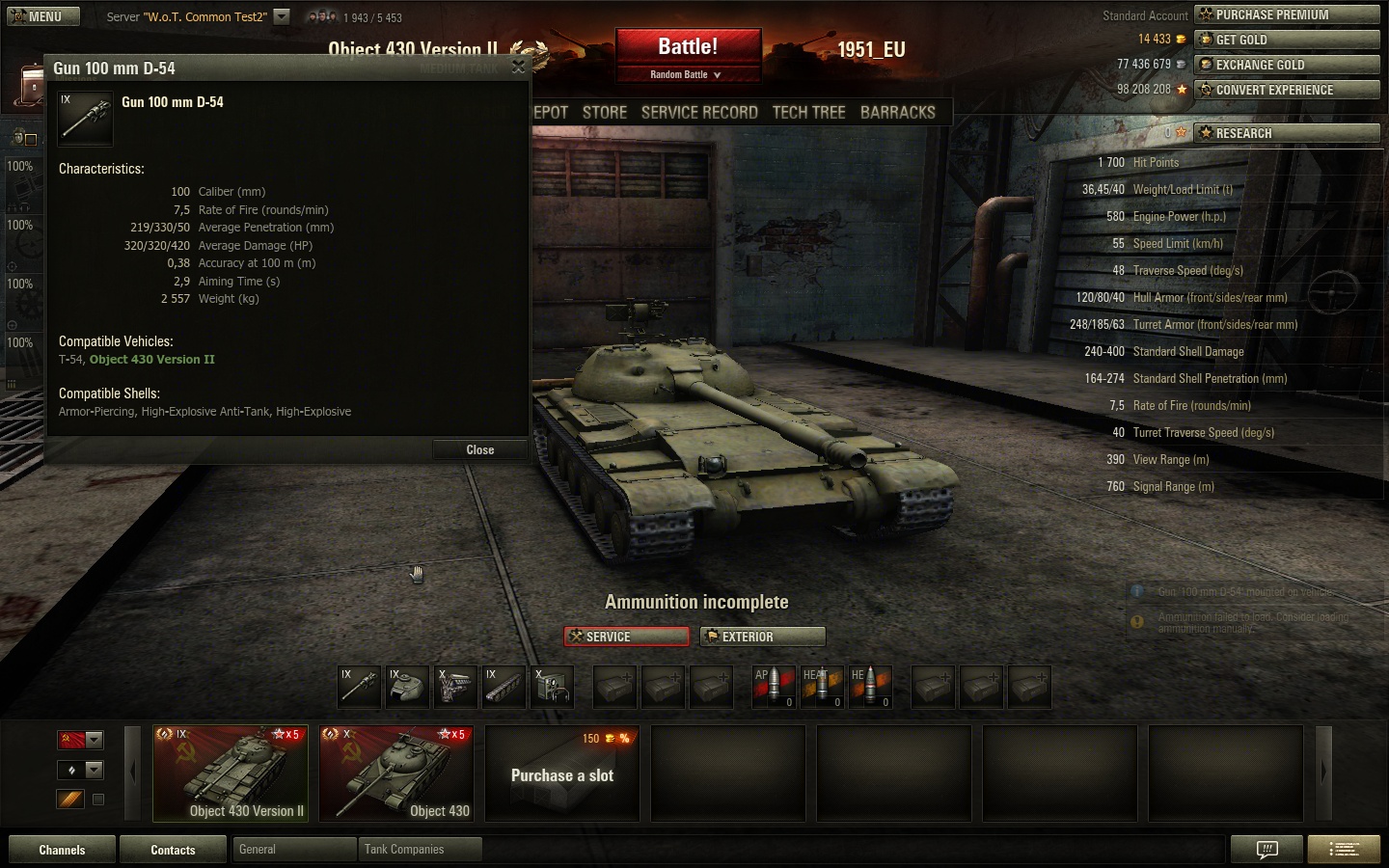Open the main MENU

[x=39, y=16]
